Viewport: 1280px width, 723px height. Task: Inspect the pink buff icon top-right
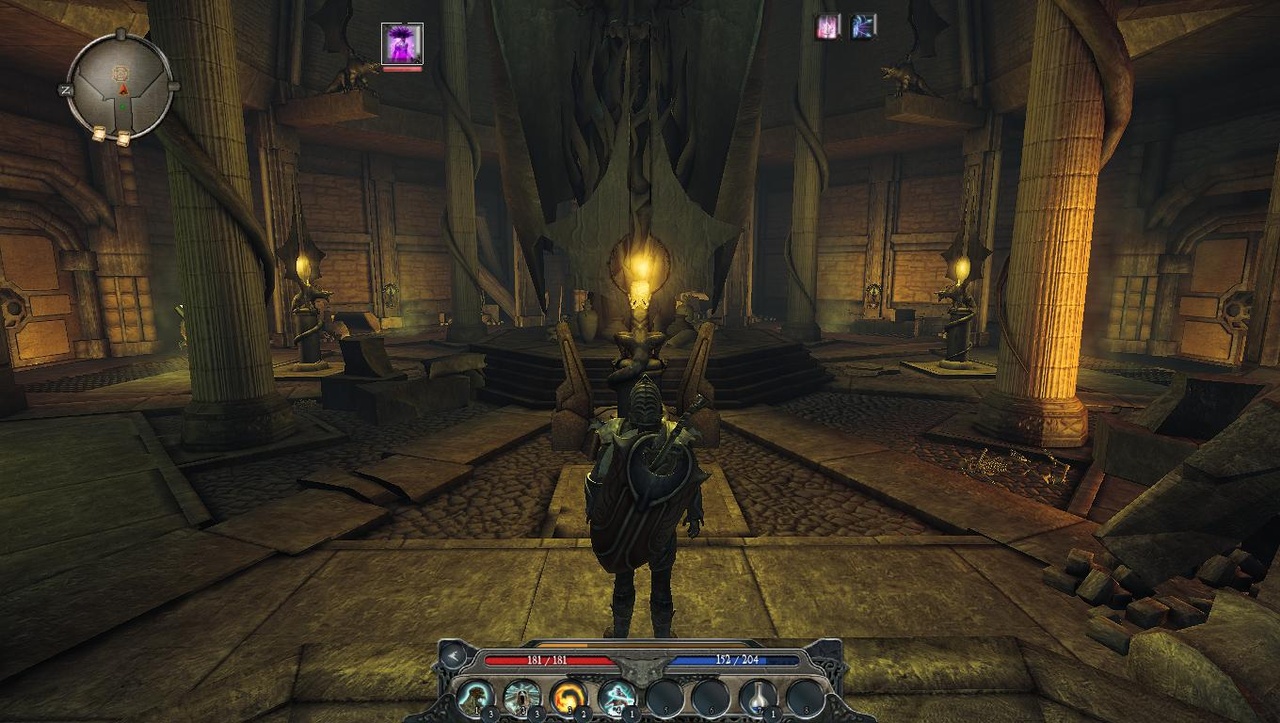pos(827,27)
